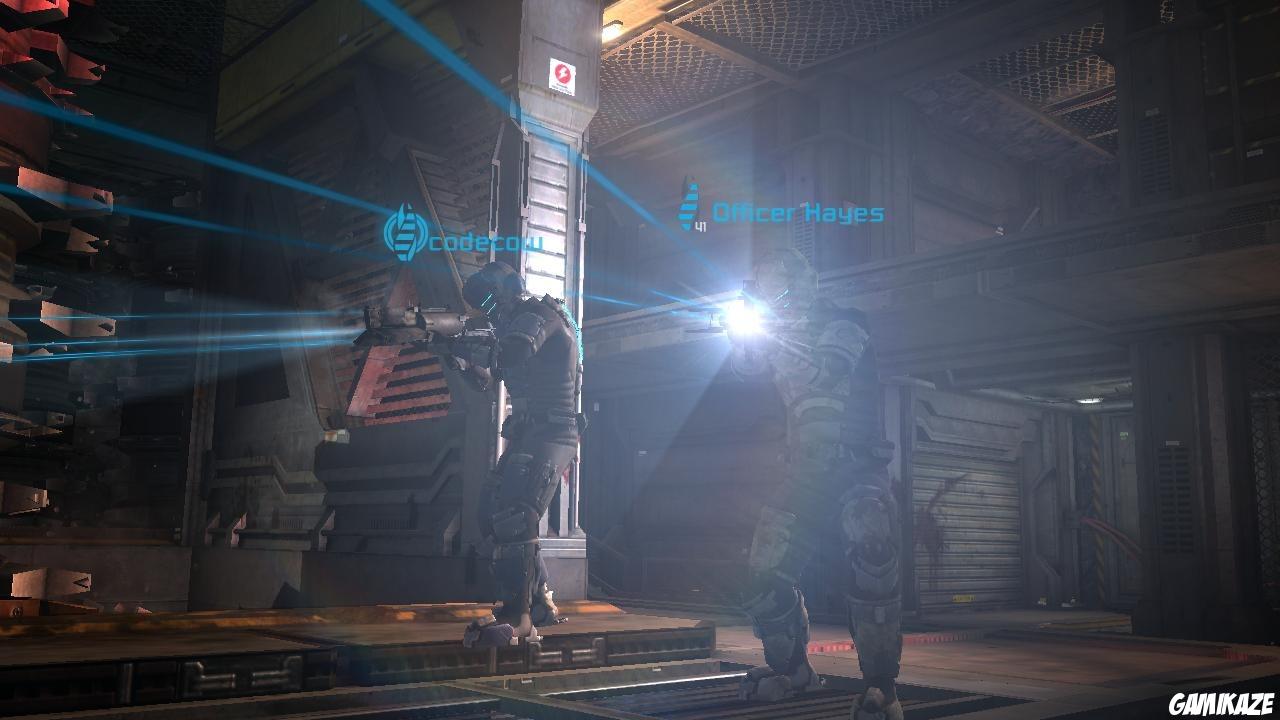The width and height of the screenshot is (1280, 720).
Task: Select the small '41' level number under Hayes' badge
Action: click(x=699, y=226)
